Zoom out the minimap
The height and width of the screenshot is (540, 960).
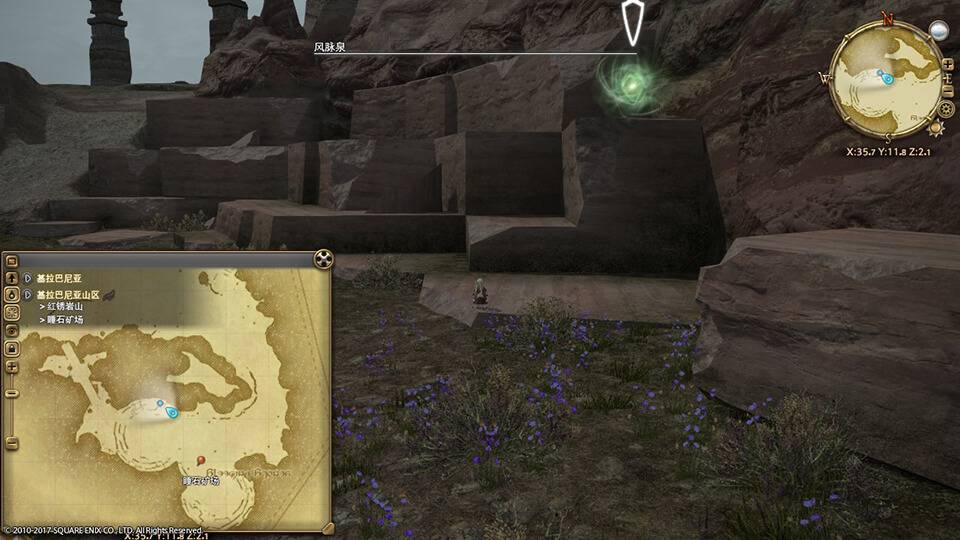(x=947, y=92)
